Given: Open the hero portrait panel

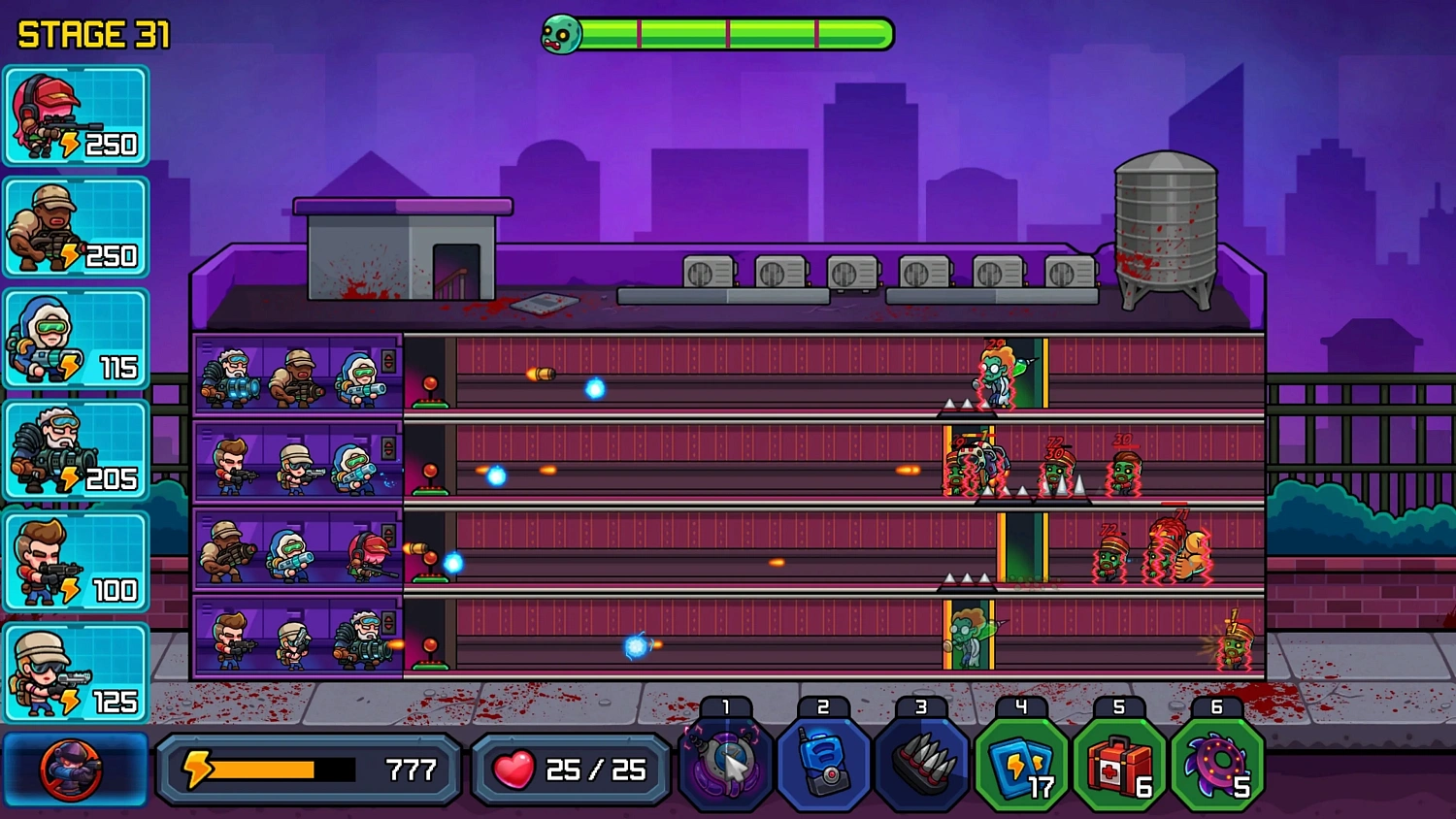Looking at the screenshot, I should (x=73, y=770).
